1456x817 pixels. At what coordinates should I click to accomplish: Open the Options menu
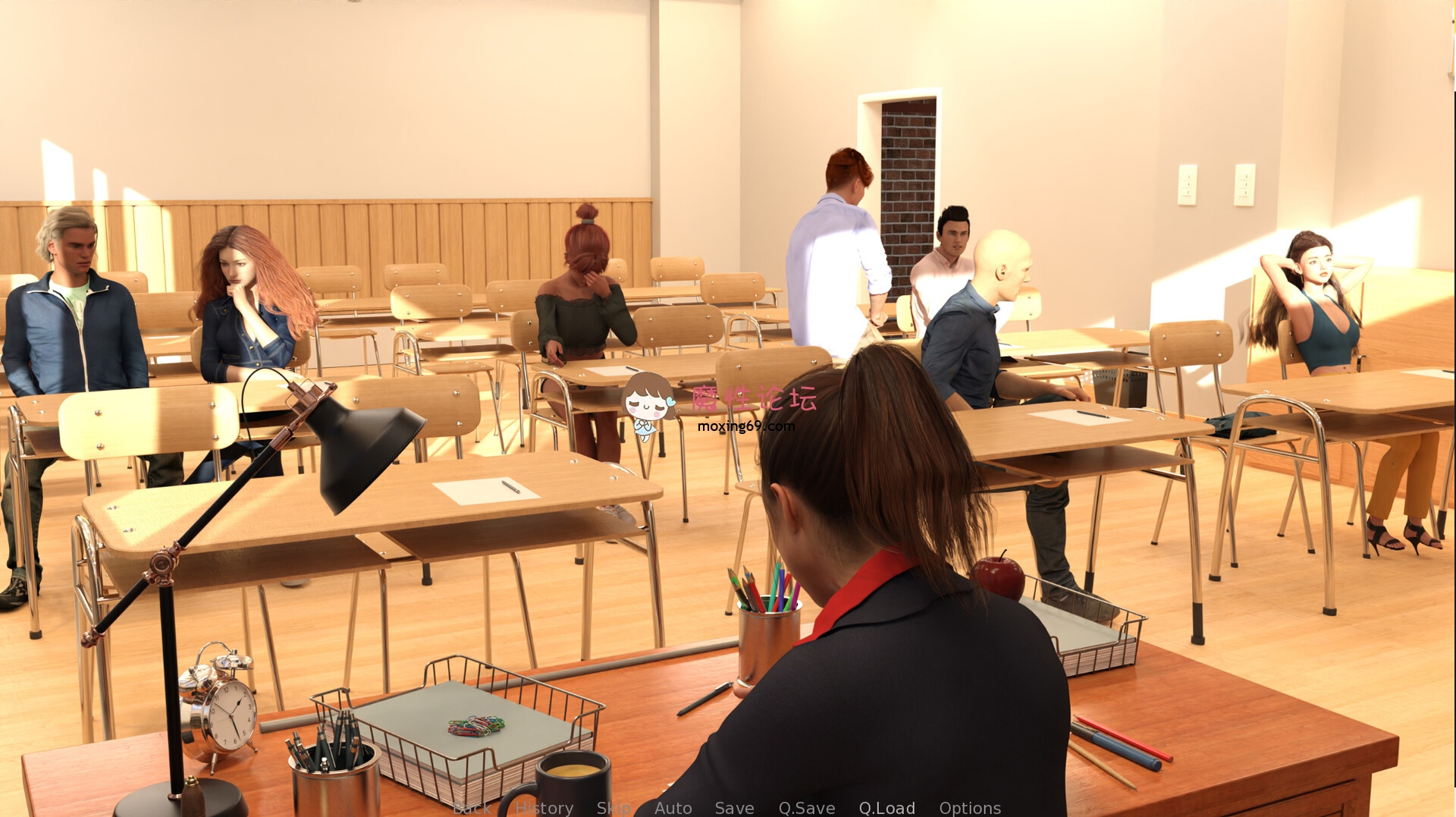(x=971, y=808)
